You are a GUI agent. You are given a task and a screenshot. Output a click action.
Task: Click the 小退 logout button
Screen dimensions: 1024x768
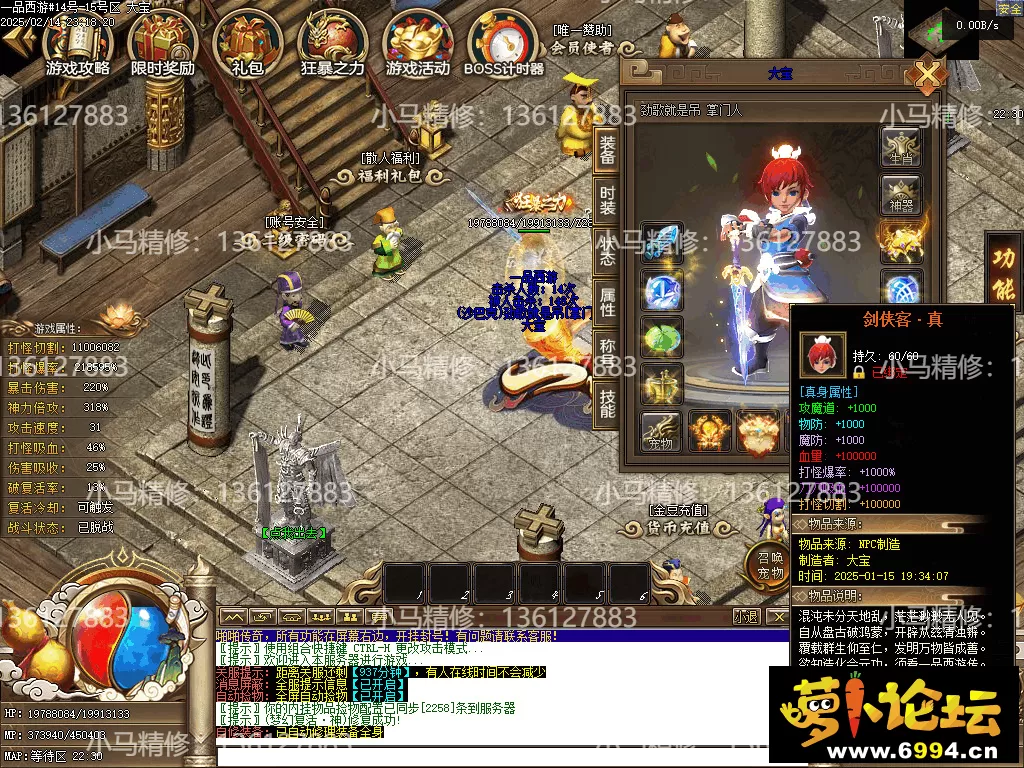(746, 616)
